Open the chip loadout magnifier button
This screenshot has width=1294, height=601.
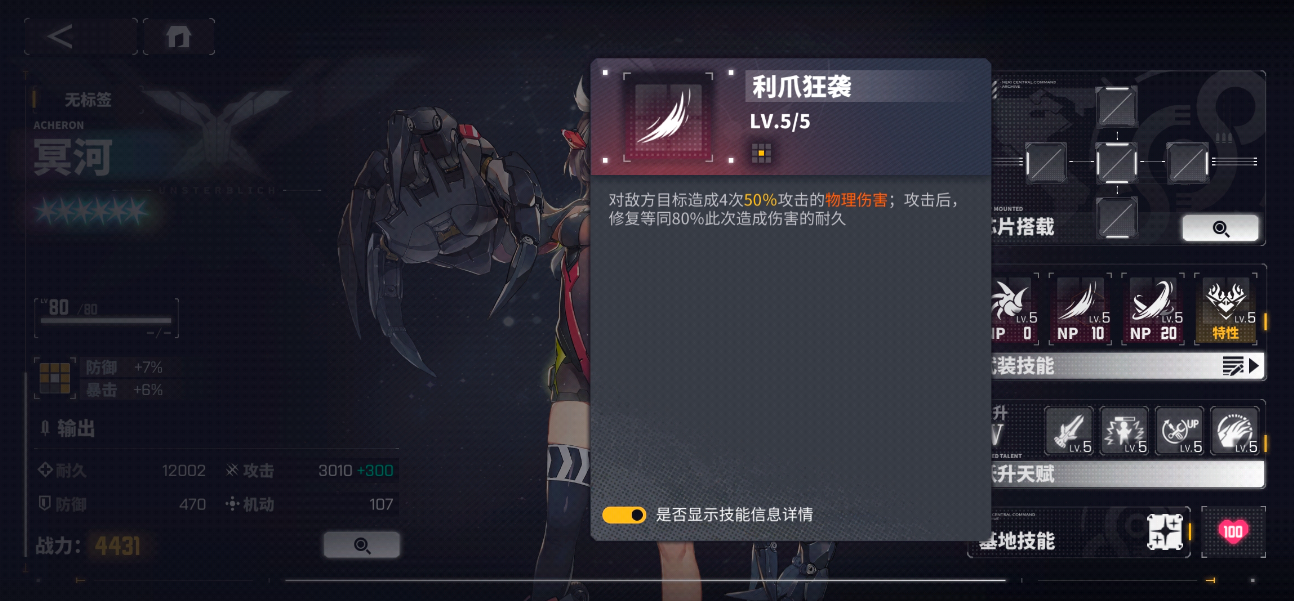coord(1220,228)
